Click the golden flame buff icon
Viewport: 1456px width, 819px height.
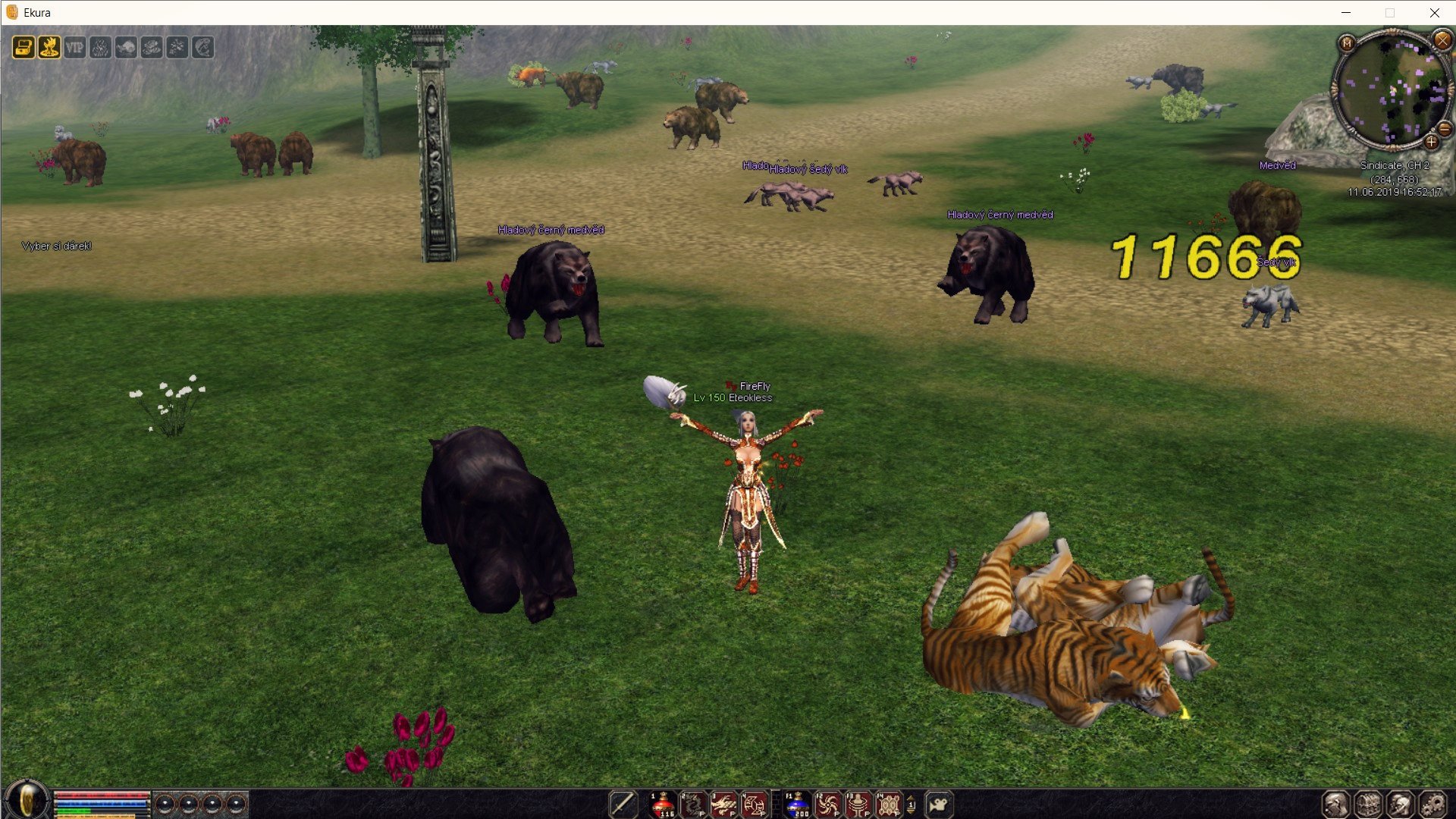49,48
